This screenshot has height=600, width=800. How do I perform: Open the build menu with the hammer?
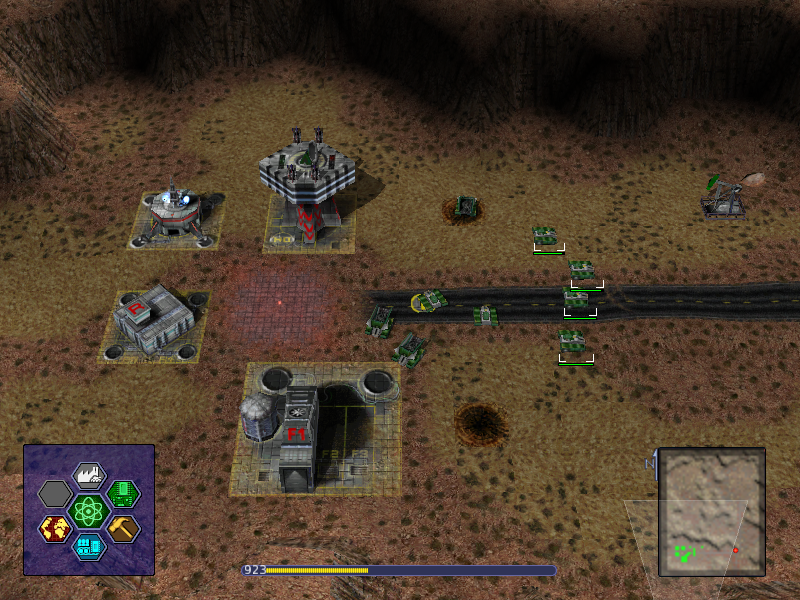click(122, 528)
